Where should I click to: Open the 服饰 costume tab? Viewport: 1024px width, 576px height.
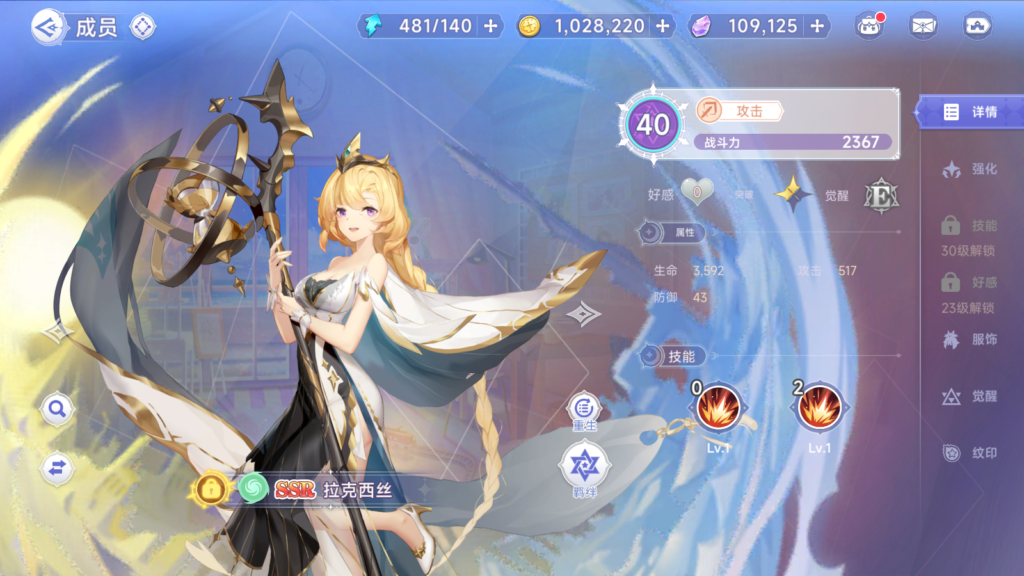970,340
